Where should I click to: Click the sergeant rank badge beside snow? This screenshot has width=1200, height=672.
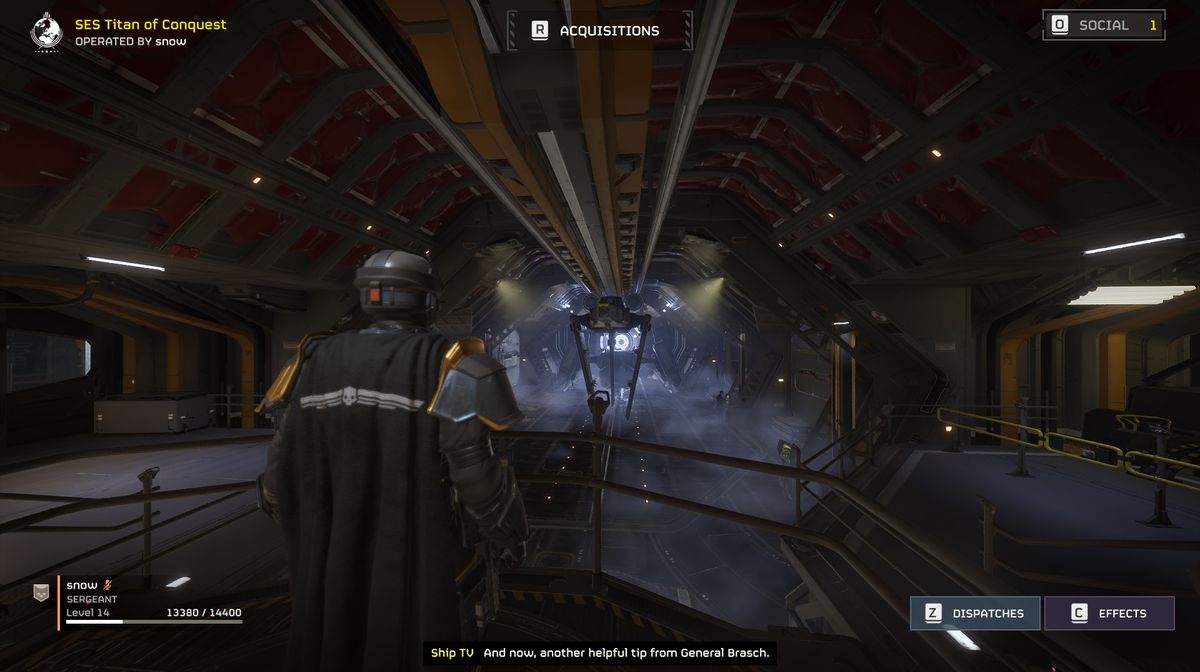(40, 593)
